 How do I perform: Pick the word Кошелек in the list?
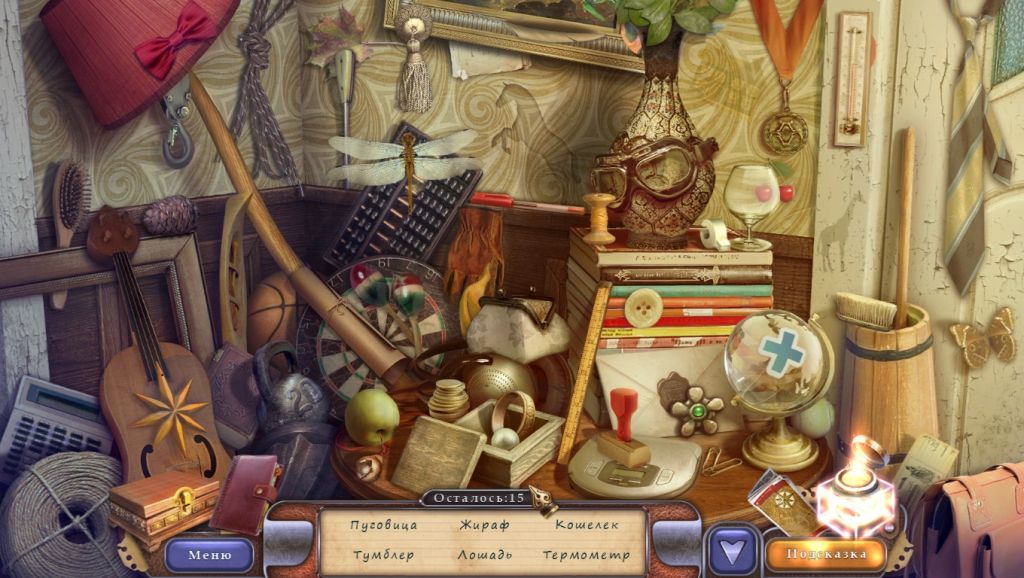click(x=587, y=525)
